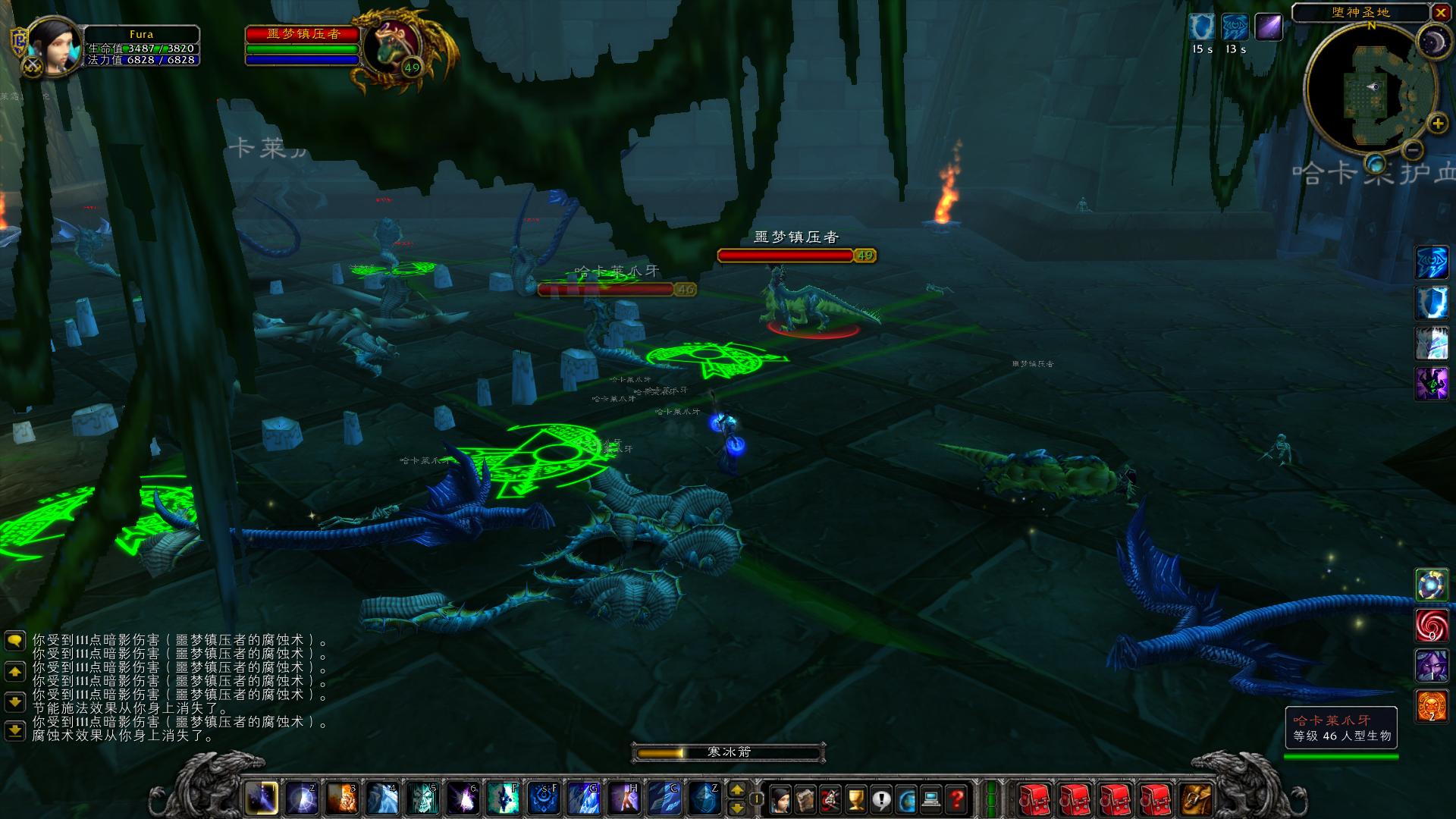
Task: Open the tracking orb below the minimap
Action: click(1375, 164)
